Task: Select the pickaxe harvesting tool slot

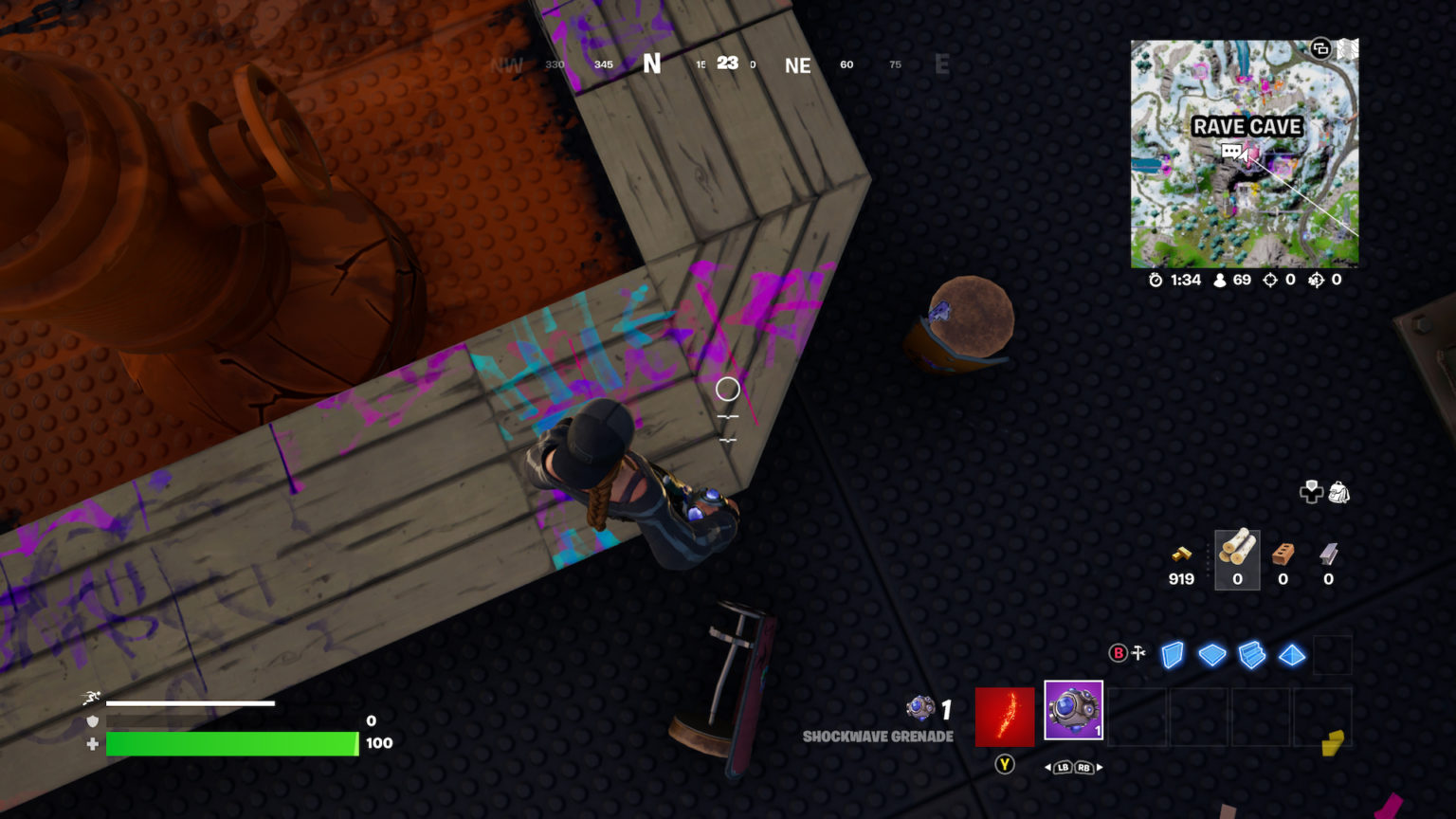Action: 1005,717
